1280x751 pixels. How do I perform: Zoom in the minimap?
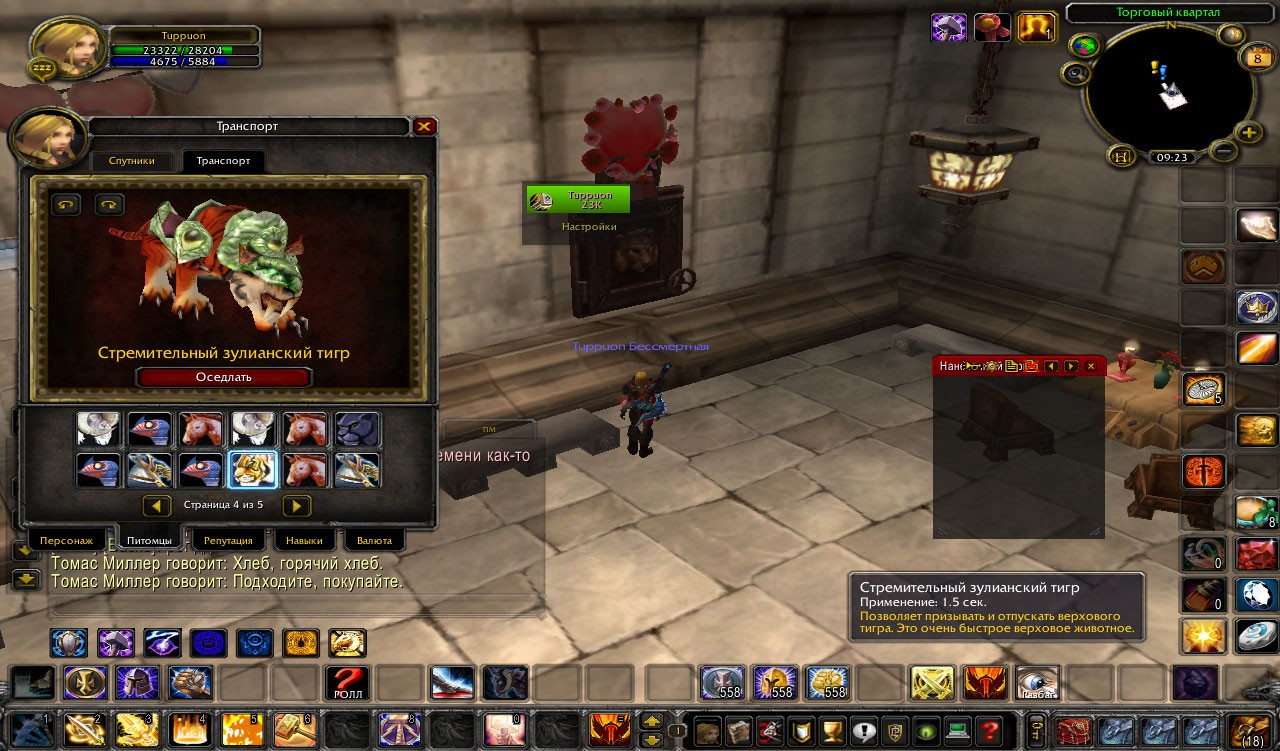click(1249, 132)
